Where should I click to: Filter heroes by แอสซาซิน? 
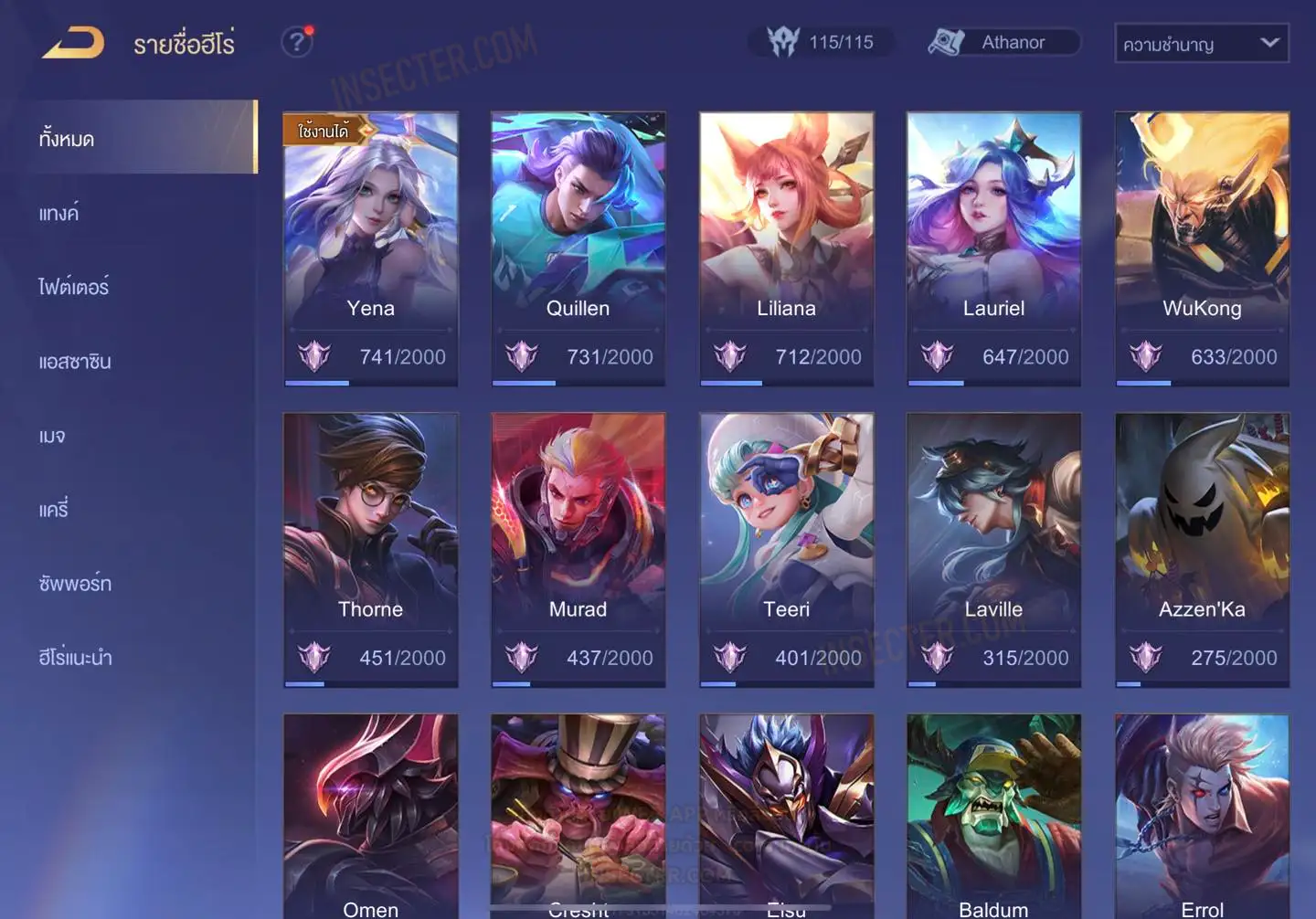pos(75,362)
